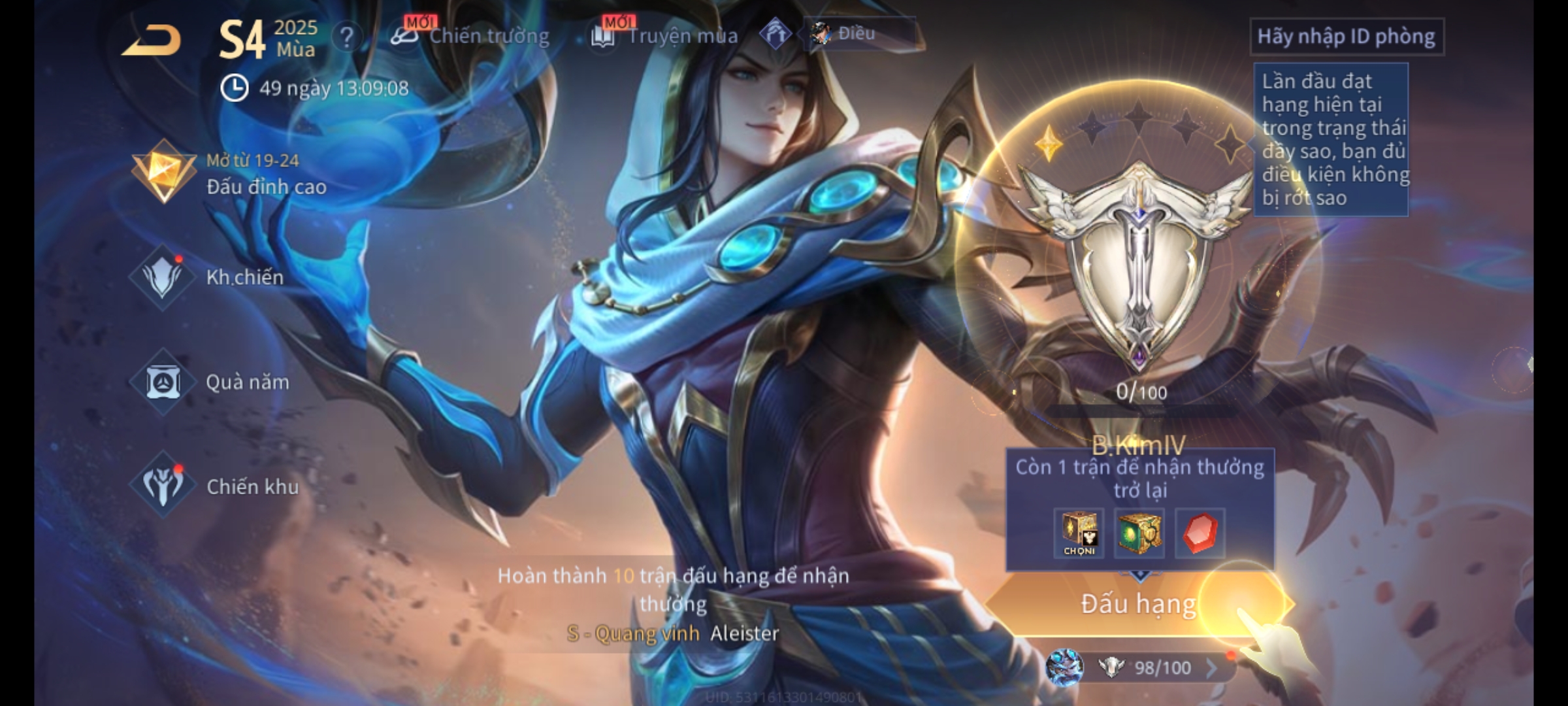View the red ruby reward
1568x706 pixels.
click(x=1200, y=533)
